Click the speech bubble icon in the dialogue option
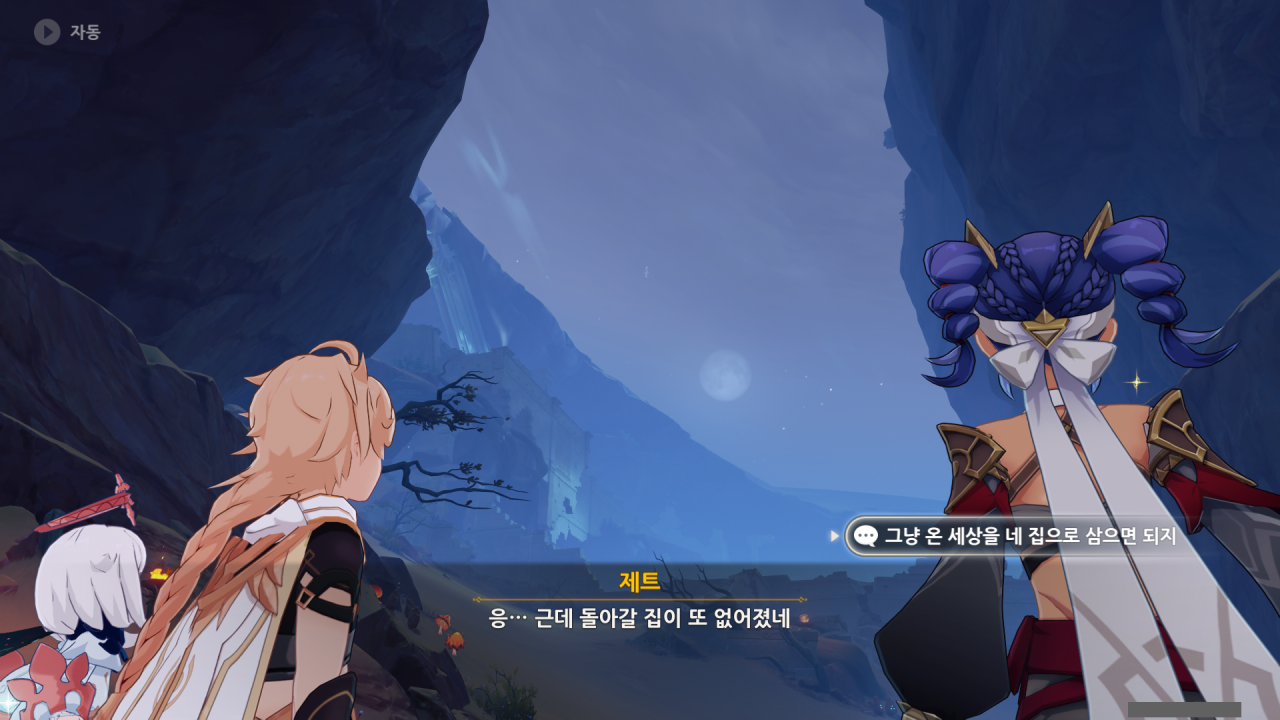 [866, 536]
